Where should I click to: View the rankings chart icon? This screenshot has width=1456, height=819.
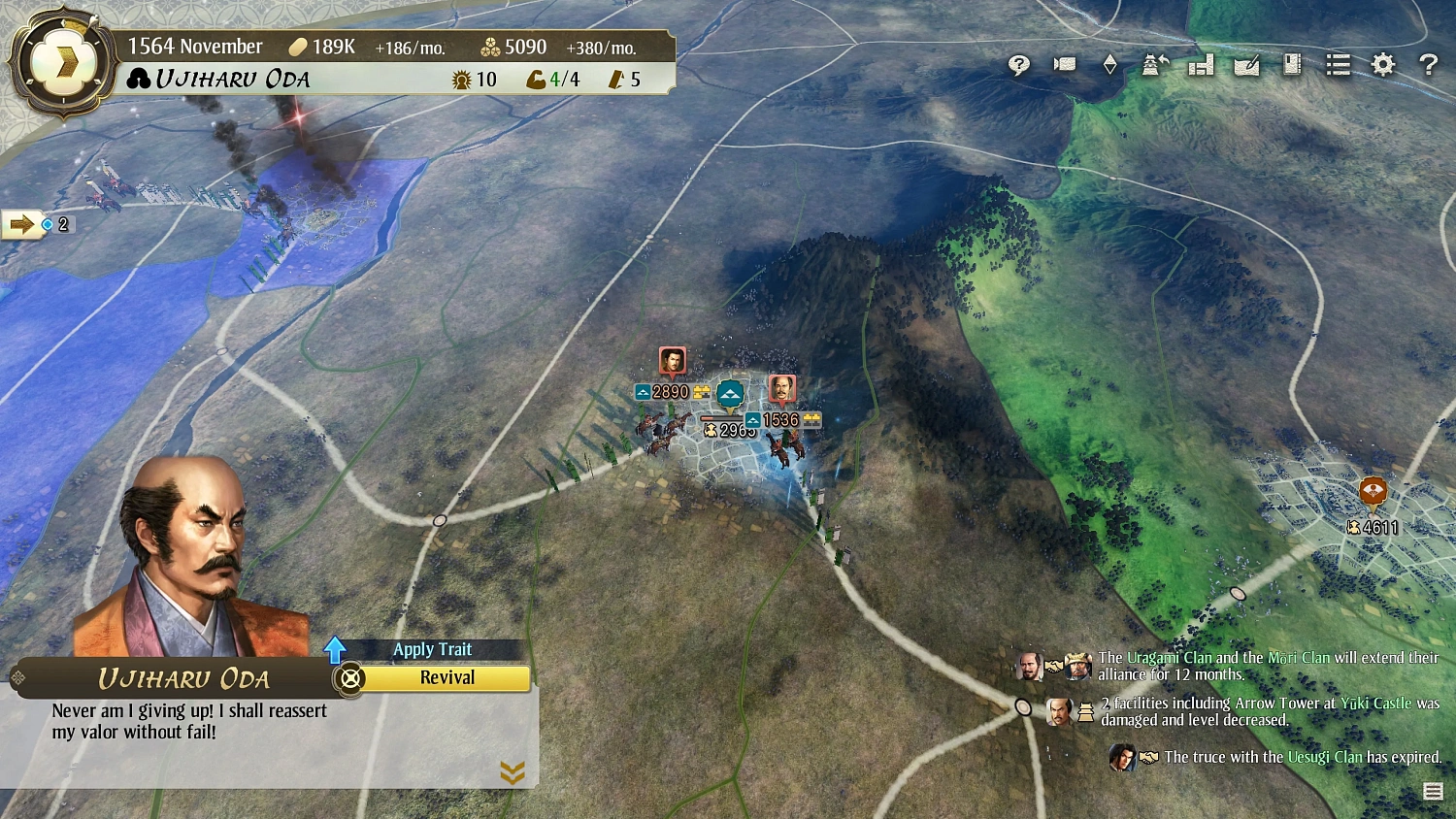[x=1201, y=64]
